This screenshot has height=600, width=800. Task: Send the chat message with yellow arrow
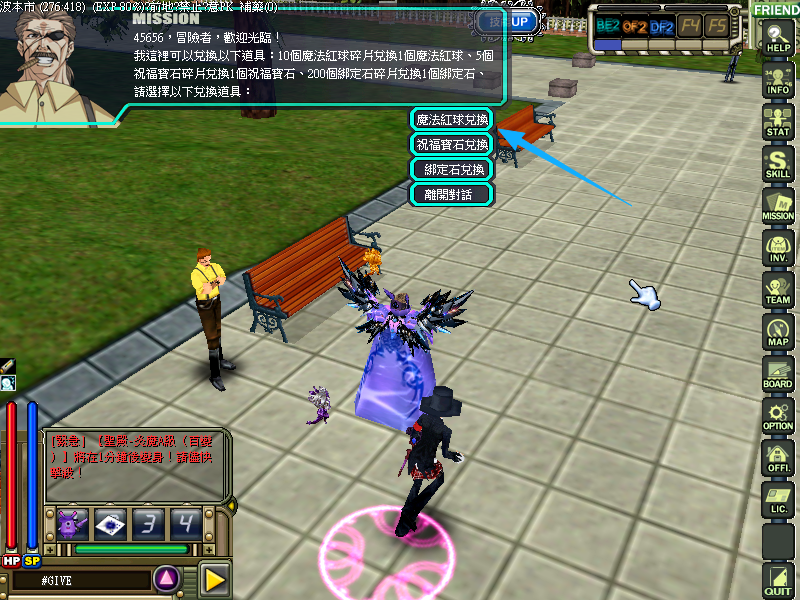(214, 579)
